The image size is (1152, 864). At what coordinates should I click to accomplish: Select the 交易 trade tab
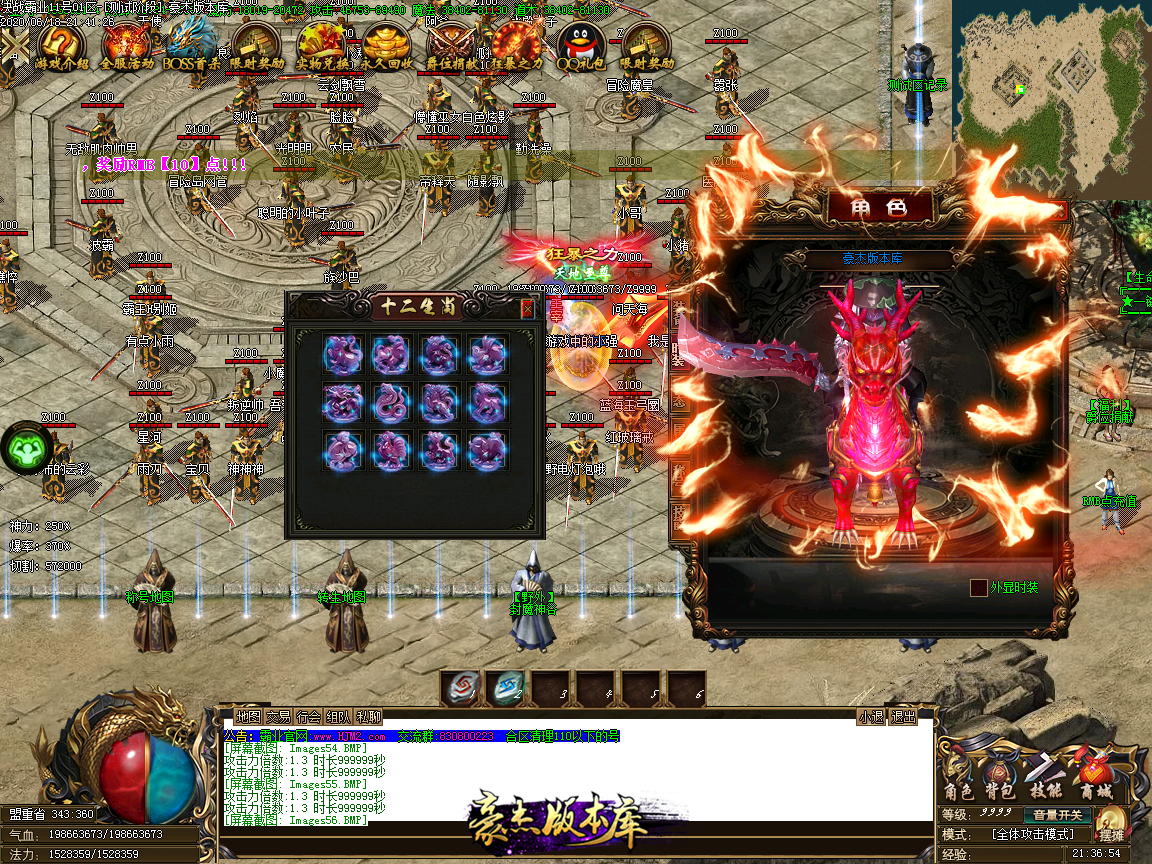[x=278, y=716]
